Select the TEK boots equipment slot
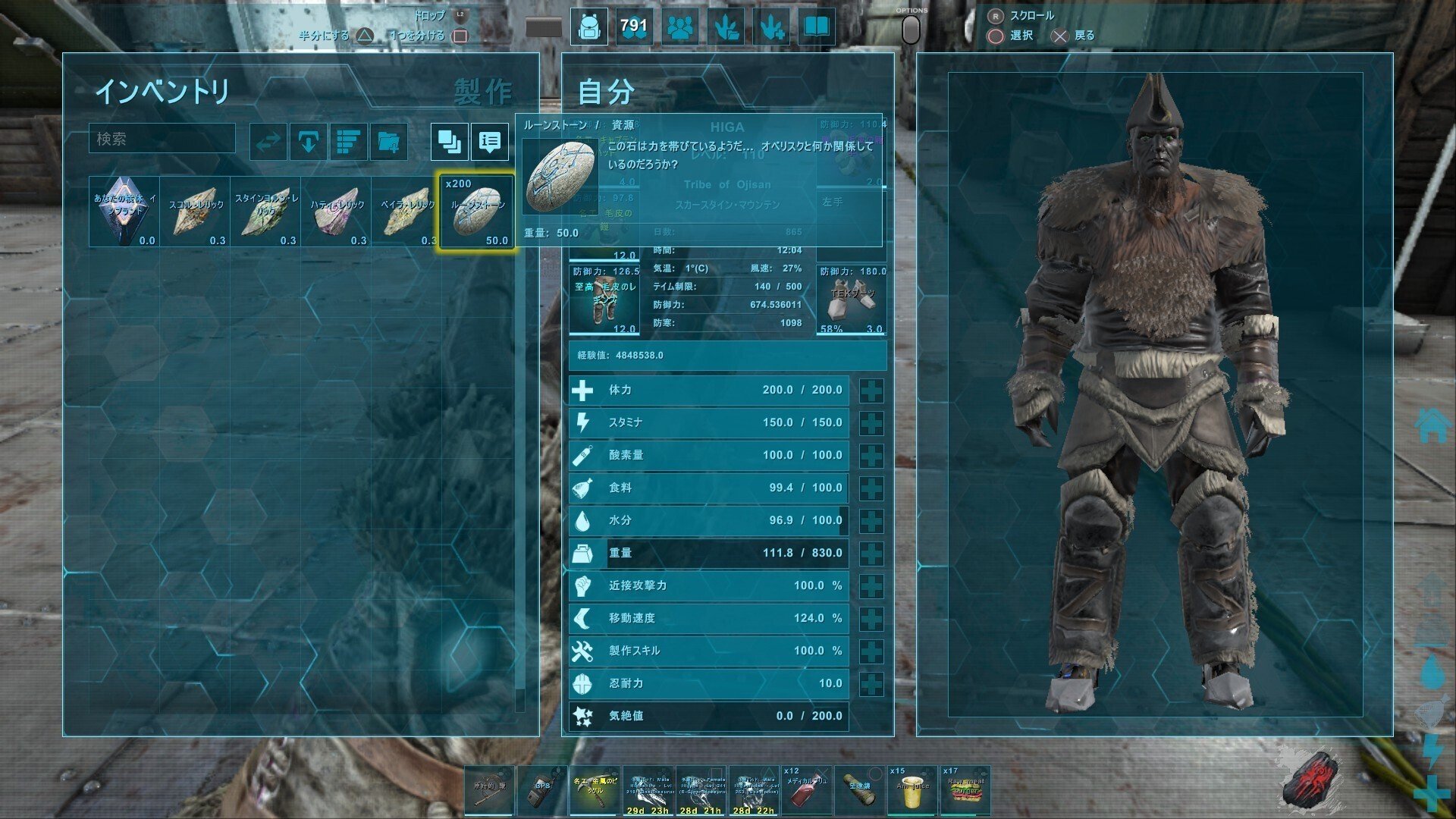 point(852,300)
